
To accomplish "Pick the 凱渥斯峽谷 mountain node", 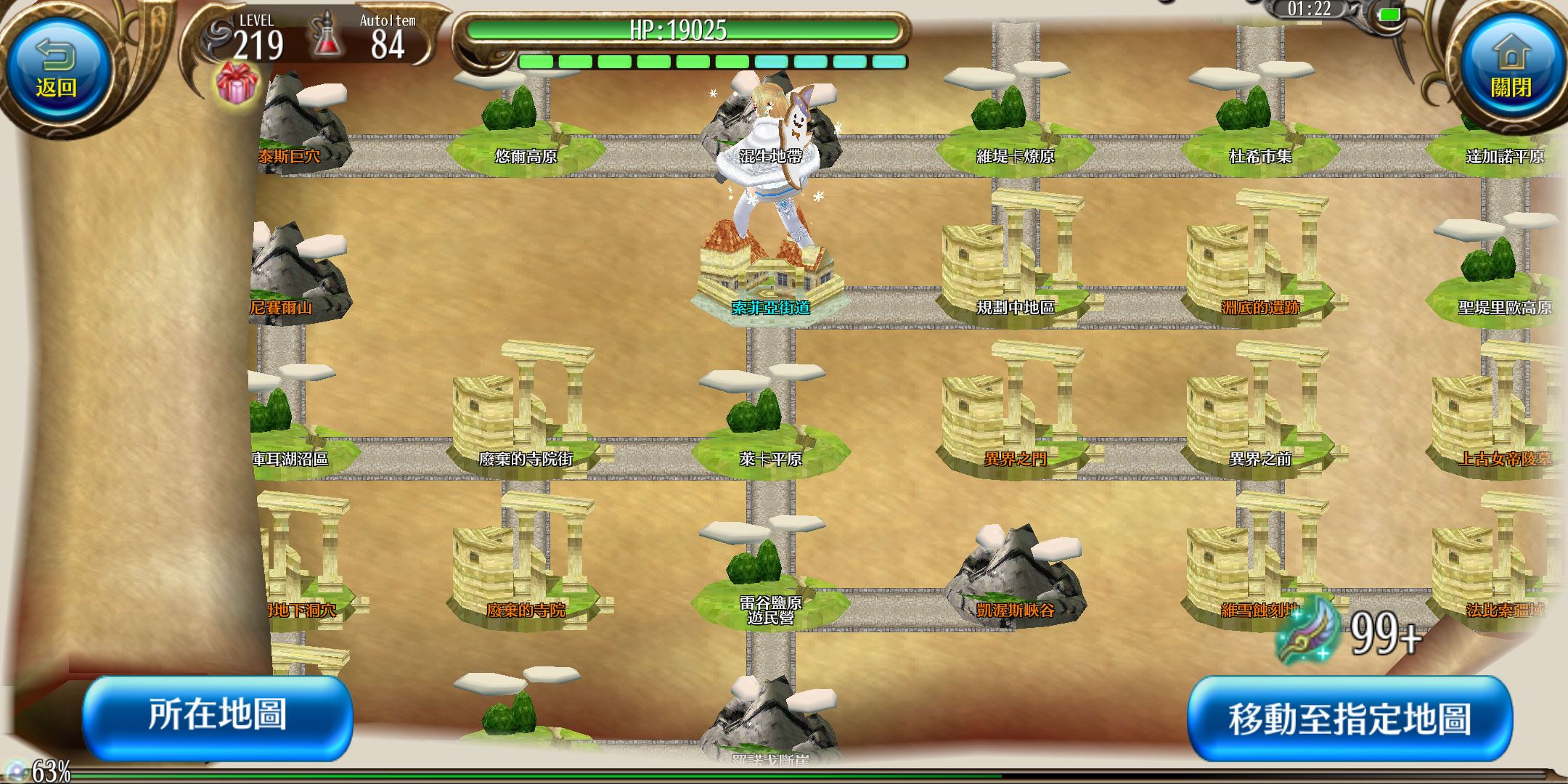I will [x=1015, y=581].
